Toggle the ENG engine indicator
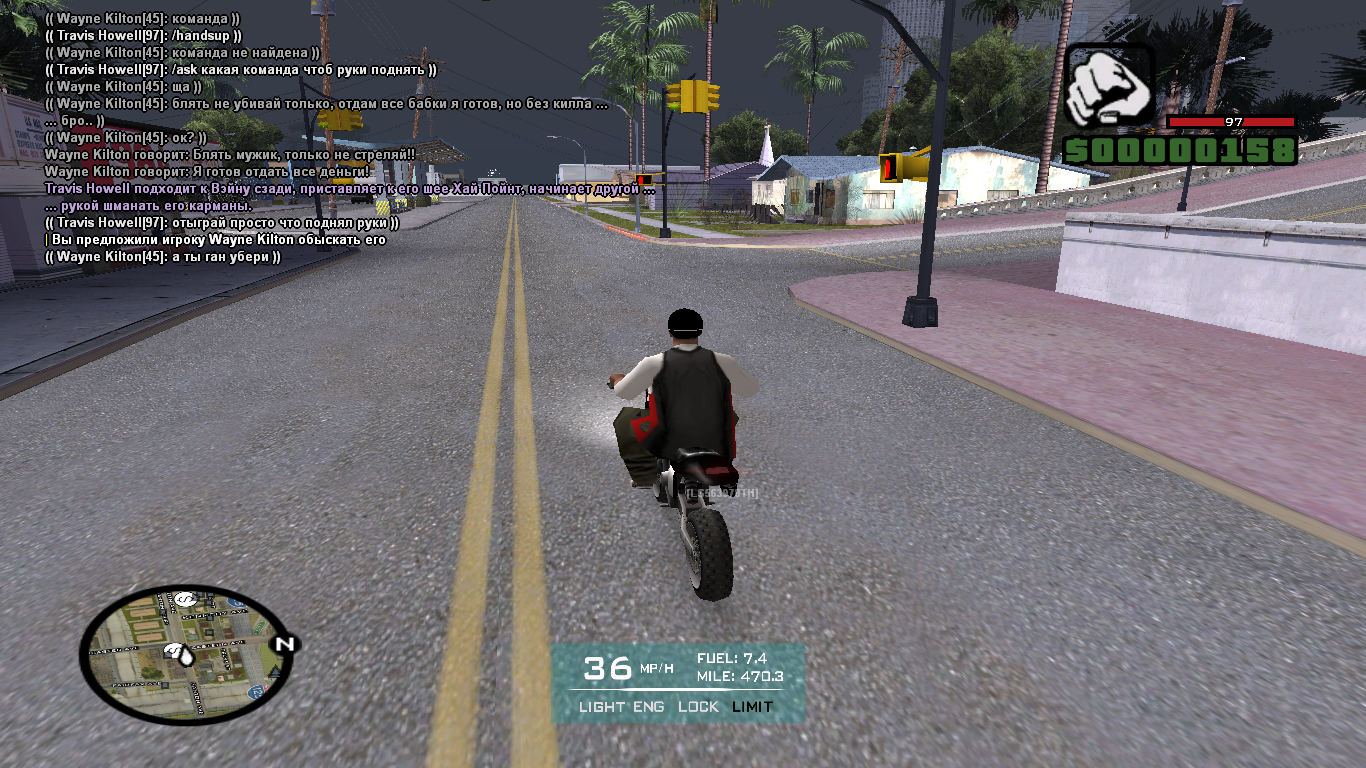 pyautogui.click(x=649, y=707)
